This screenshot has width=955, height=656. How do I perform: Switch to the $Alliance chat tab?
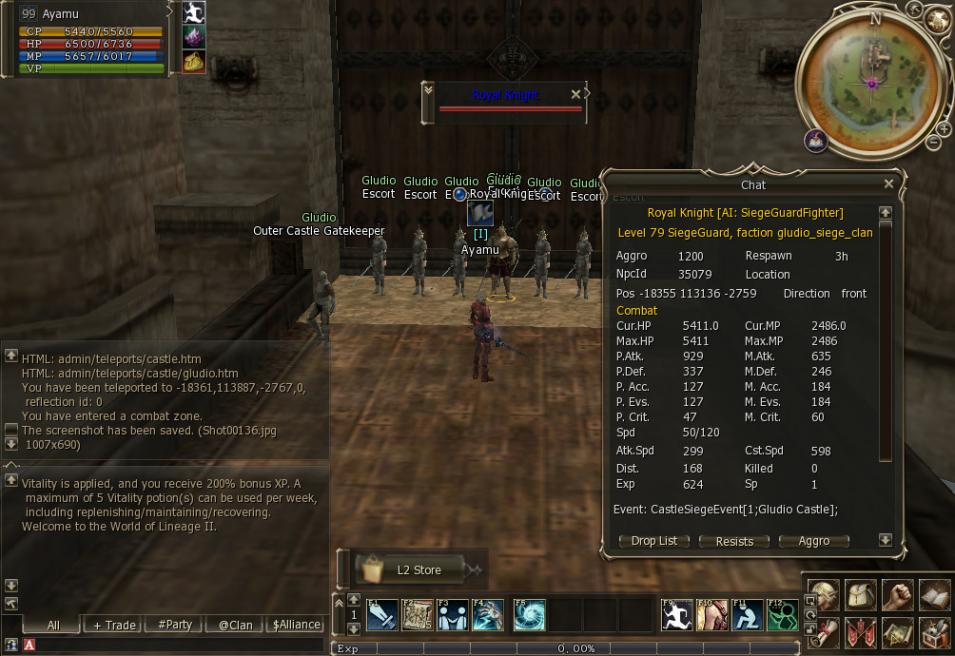click(296, 625)
